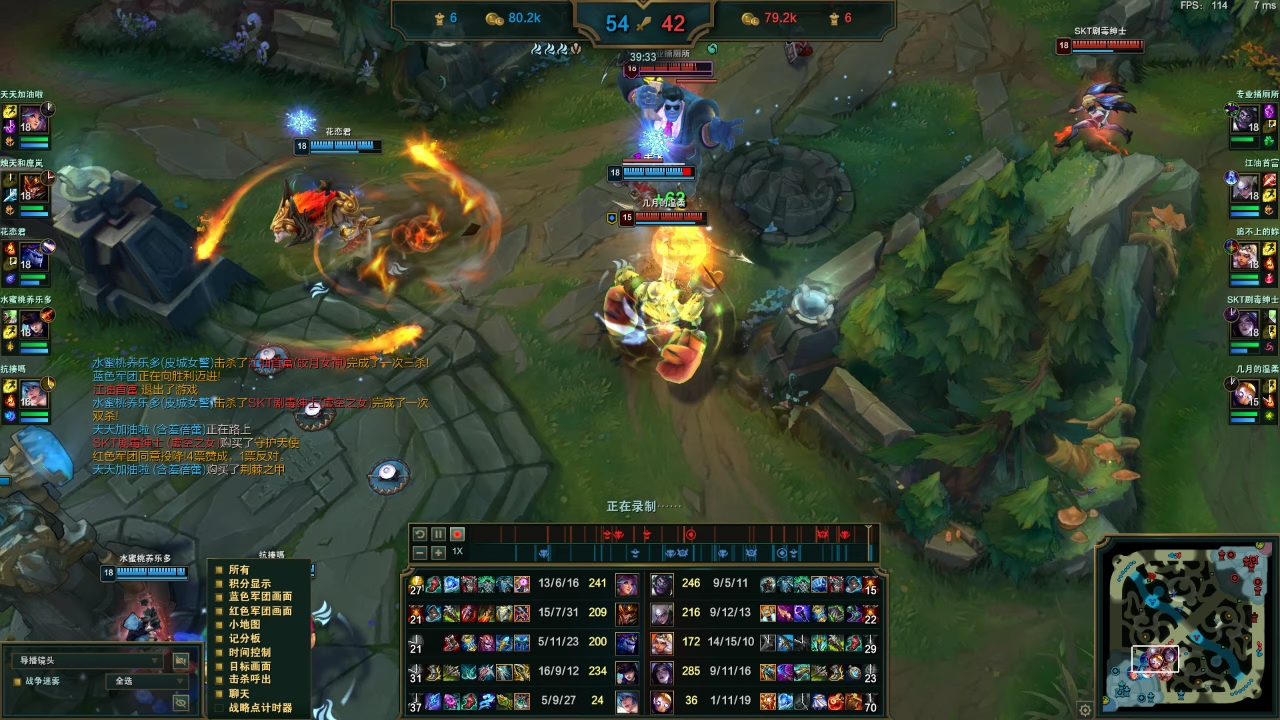Select the 13/6/16 champion portrait in scoreboard
1280x720 pixels.
(627, 583)
